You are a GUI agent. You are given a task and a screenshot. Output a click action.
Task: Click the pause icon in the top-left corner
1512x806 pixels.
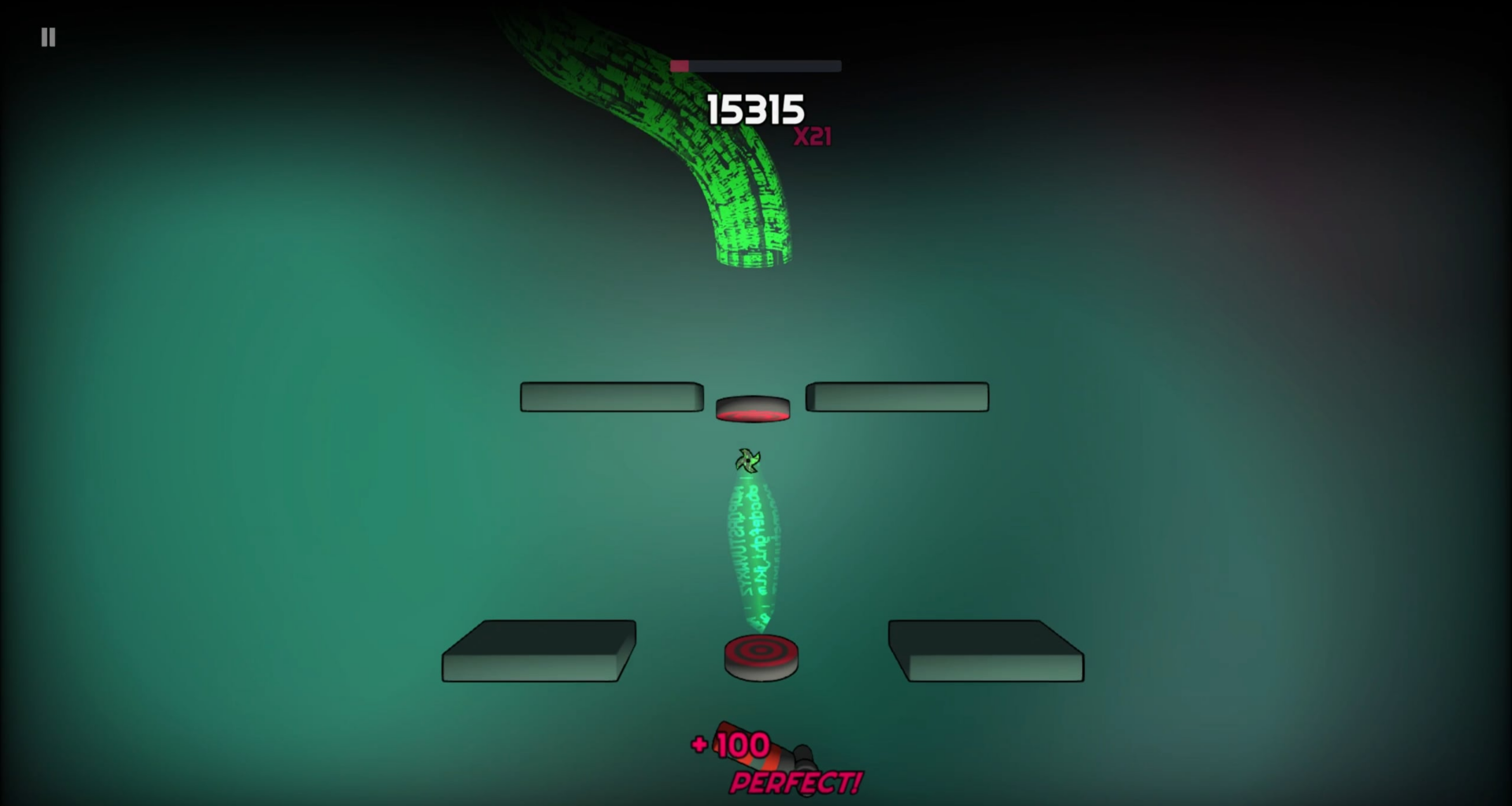pyautogui.click(x=47, y=37)
